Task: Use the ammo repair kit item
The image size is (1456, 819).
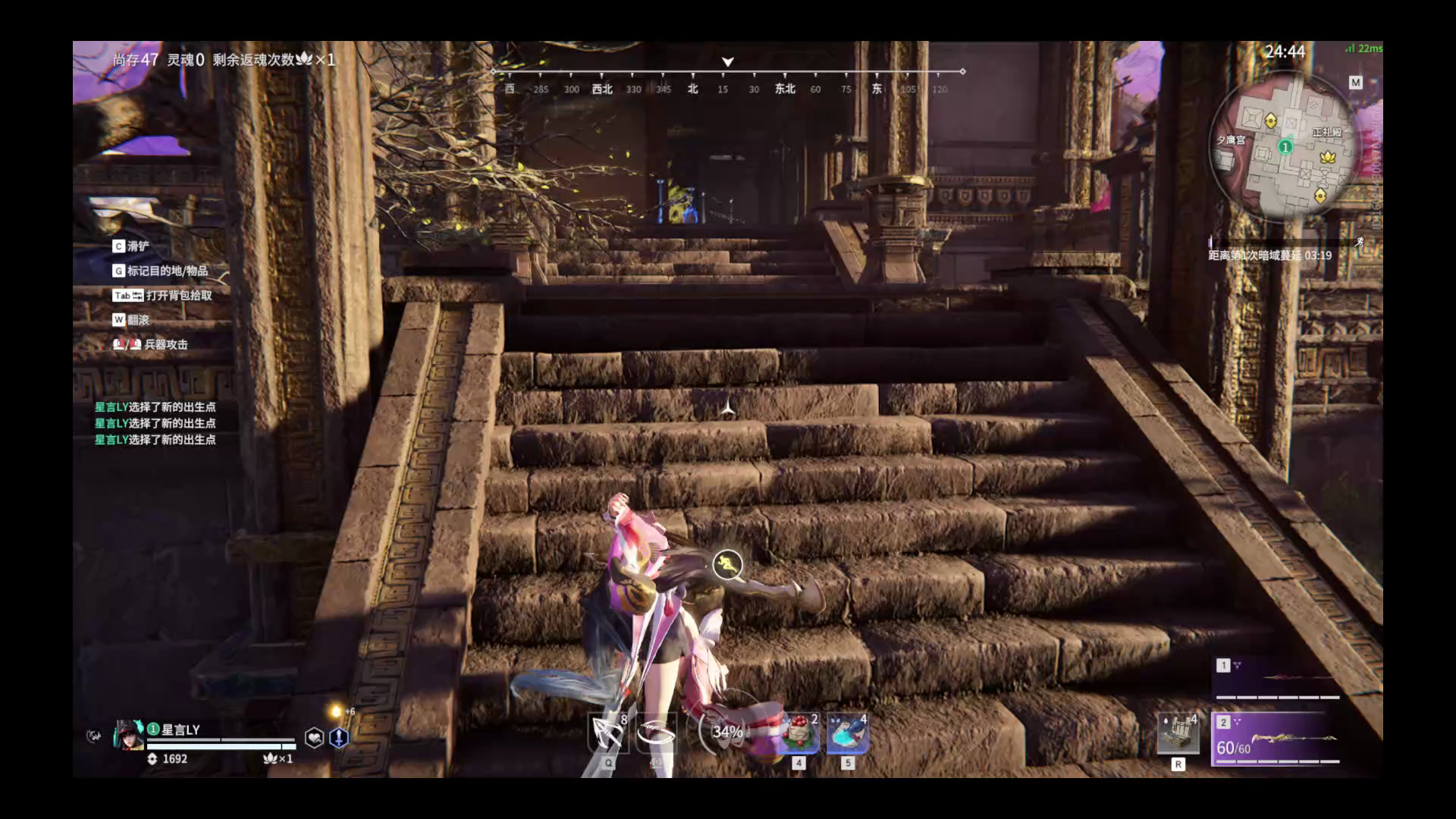Action: [1178, 733]
